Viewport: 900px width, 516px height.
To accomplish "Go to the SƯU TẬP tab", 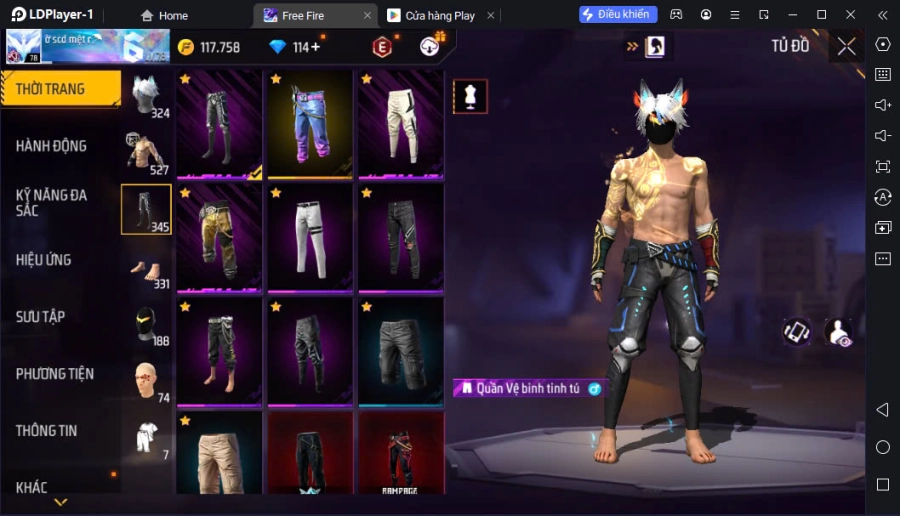I will pos(41,317).
